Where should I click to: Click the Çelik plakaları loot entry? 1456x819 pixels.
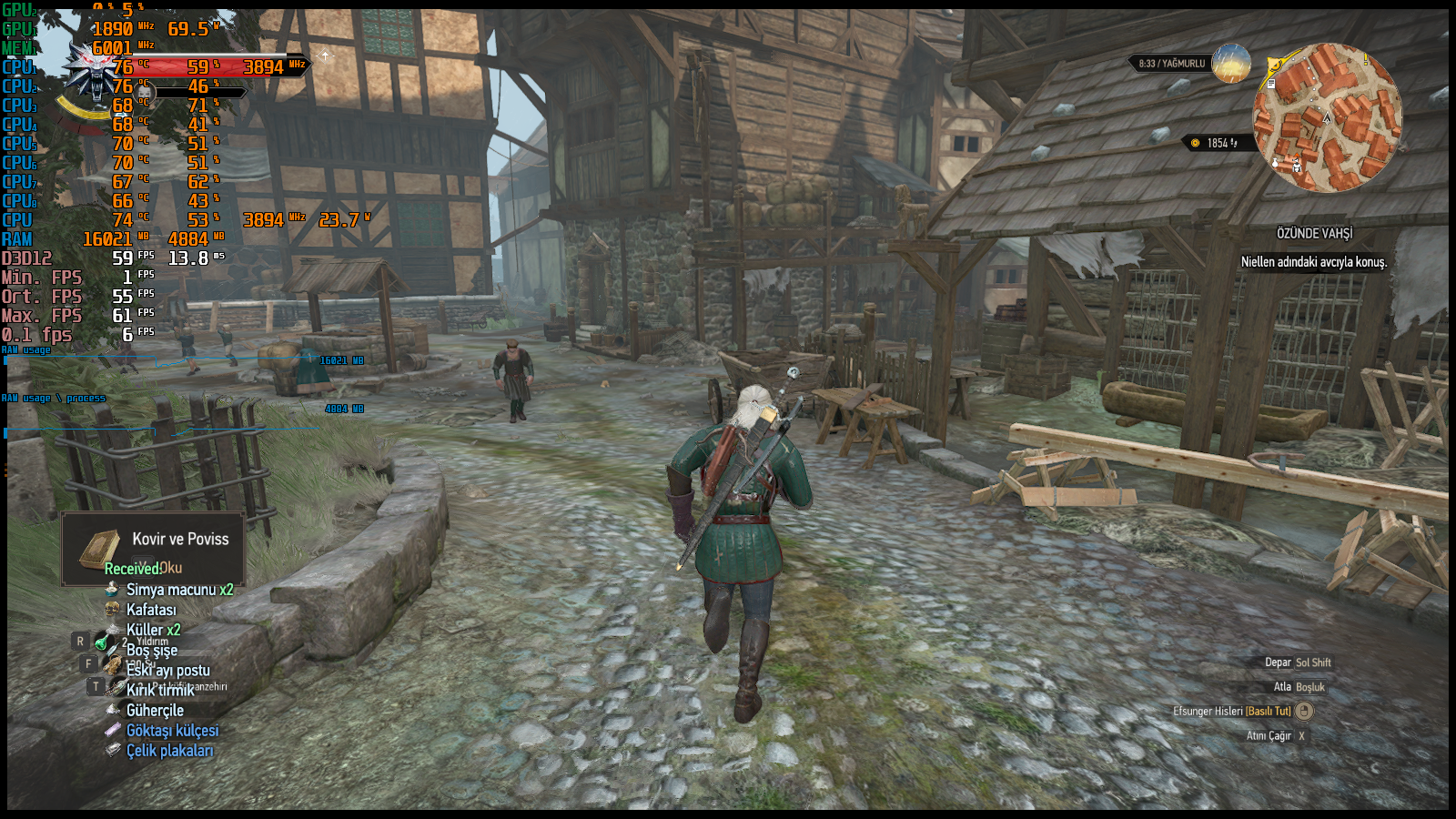168,751
